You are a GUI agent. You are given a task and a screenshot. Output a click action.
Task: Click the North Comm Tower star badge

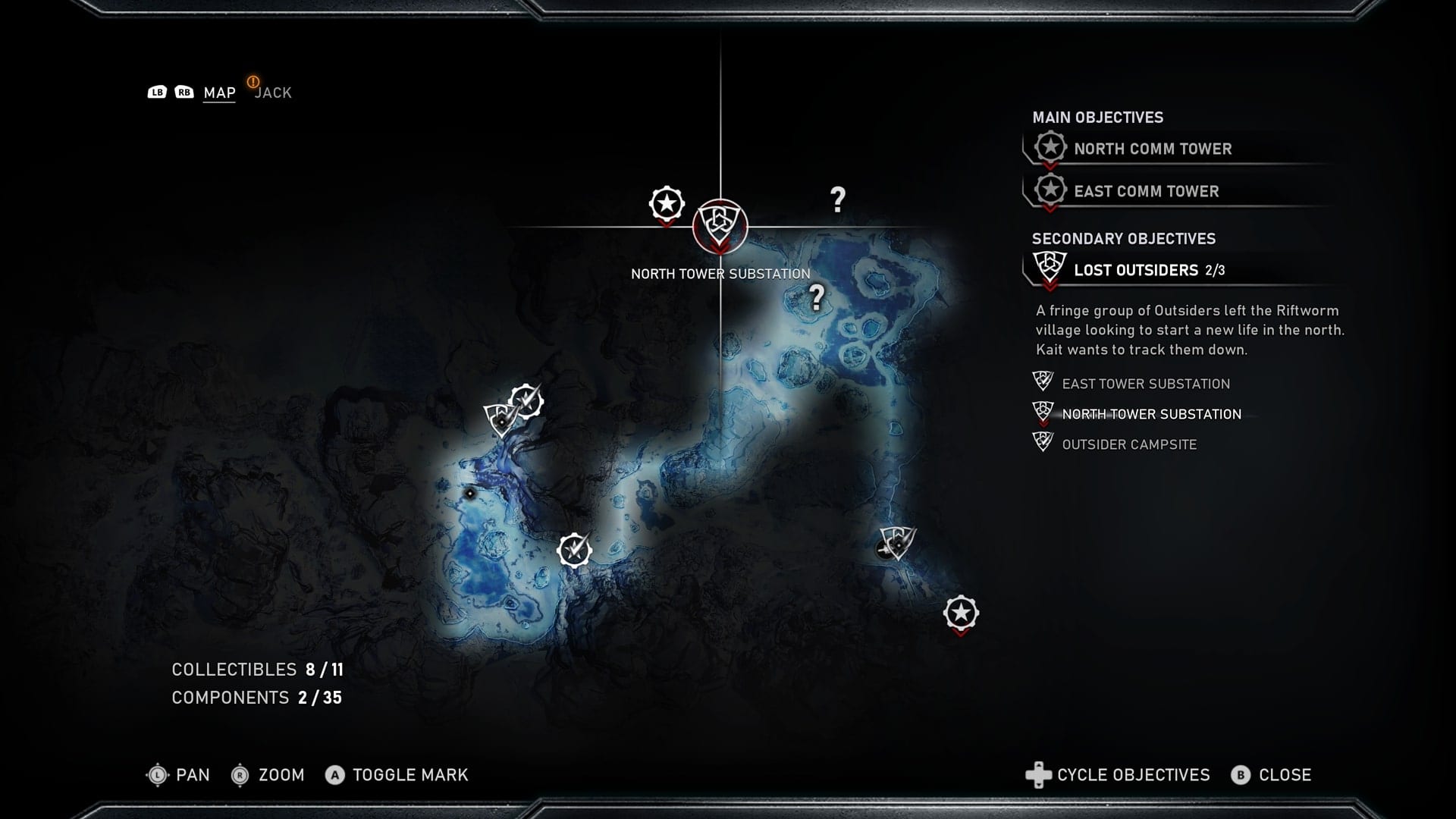coord(1050,147)
